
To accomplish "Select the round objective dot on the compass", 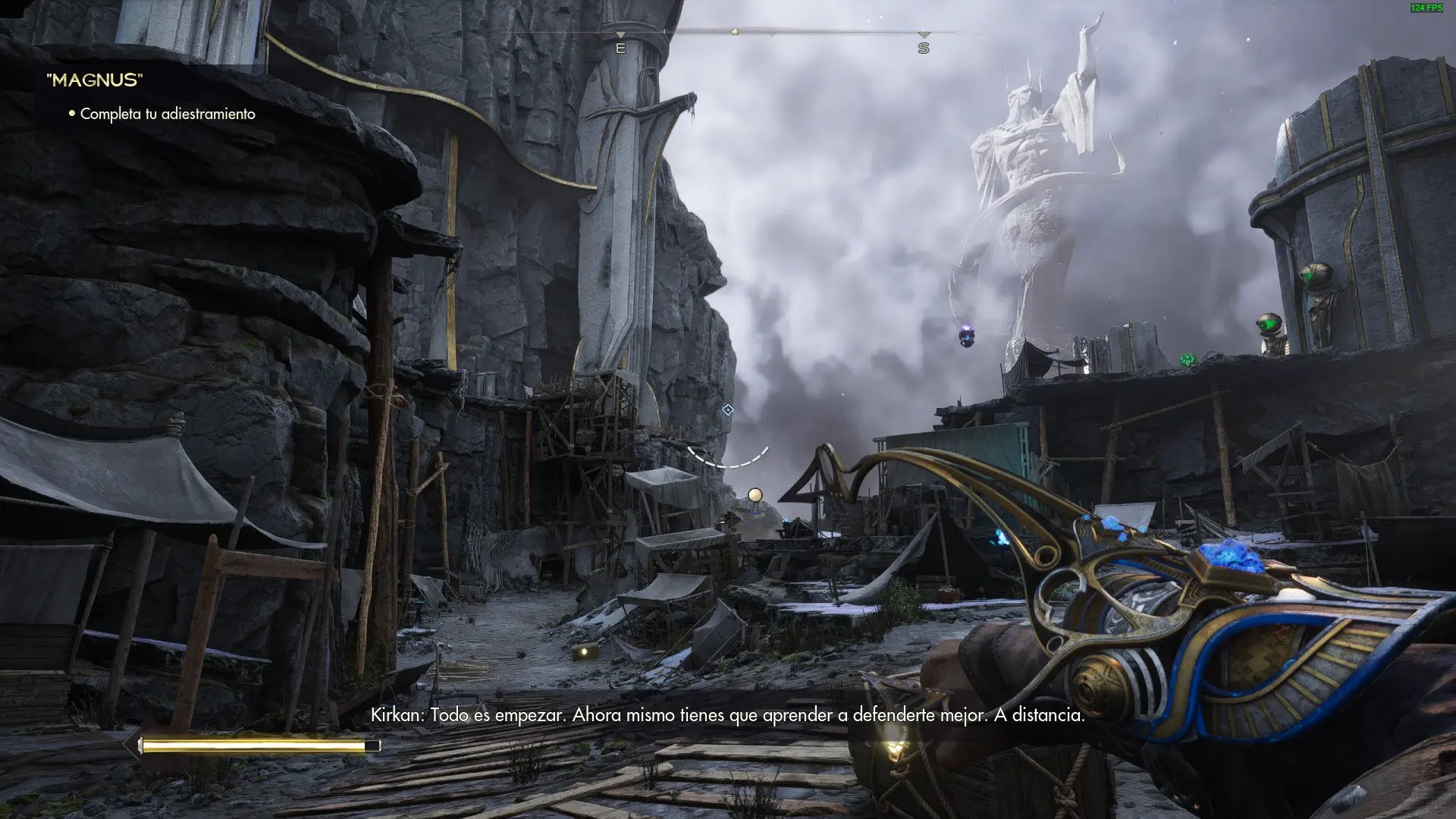I will (x=735, y=32).
